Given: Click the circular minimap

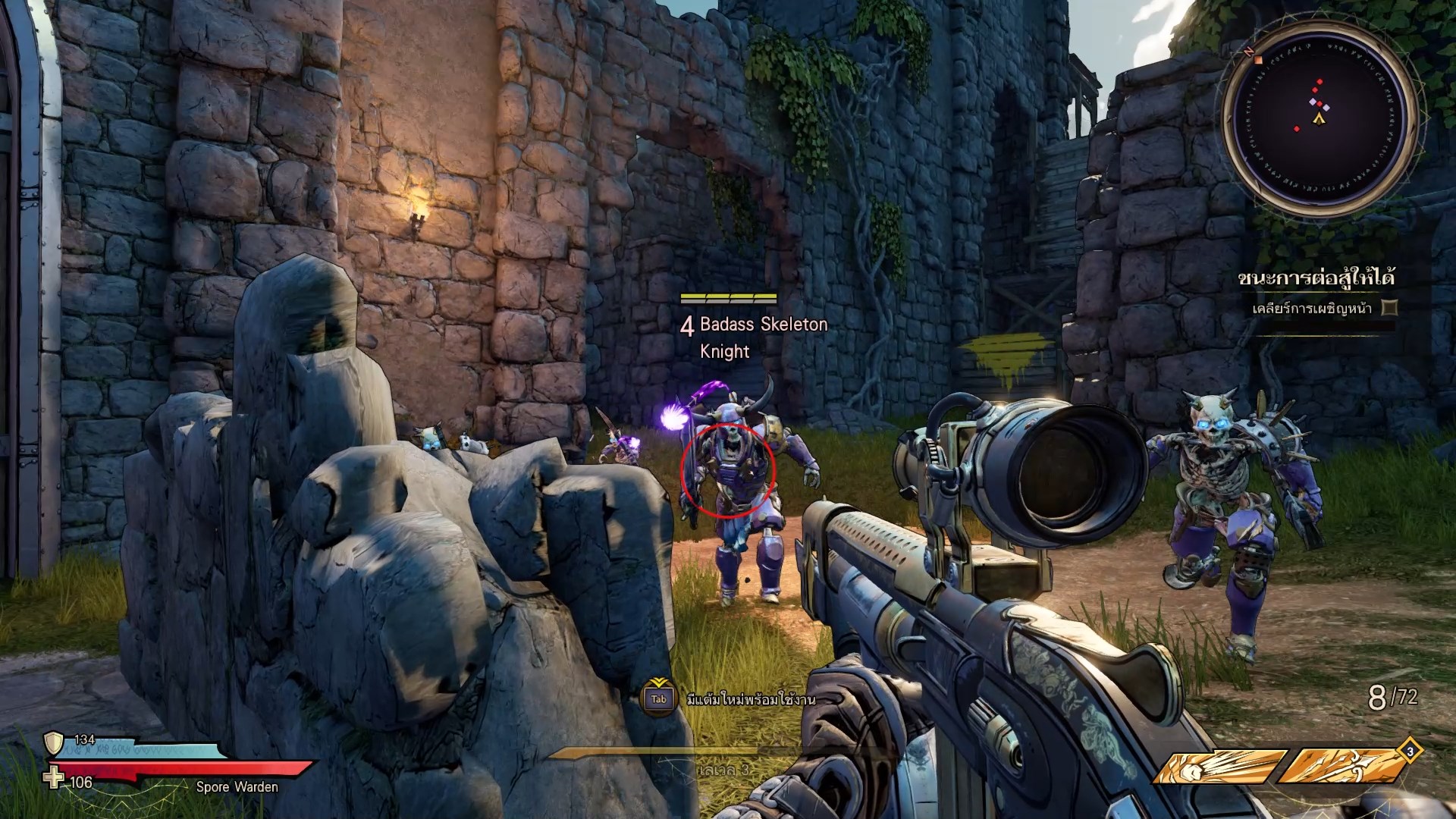Looking at the screenshot, I should pos(1319,120).
